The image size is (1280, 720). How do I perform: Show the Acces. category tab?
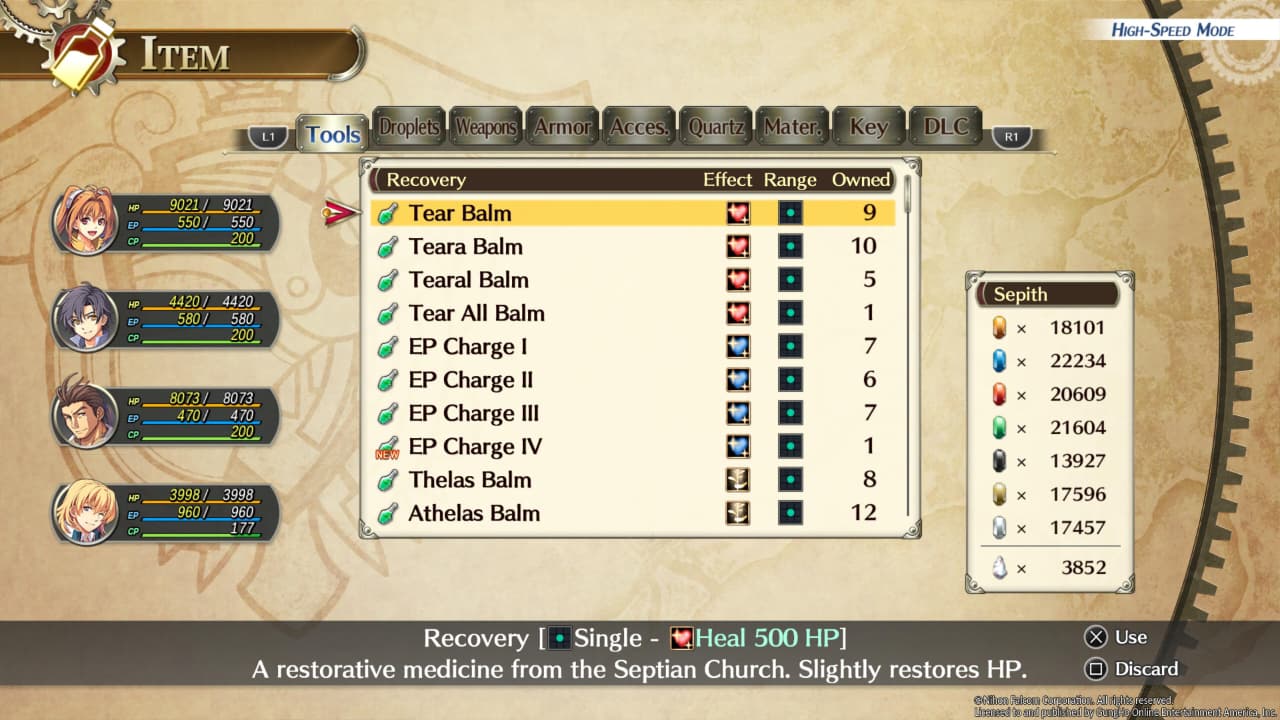point(639,127)
